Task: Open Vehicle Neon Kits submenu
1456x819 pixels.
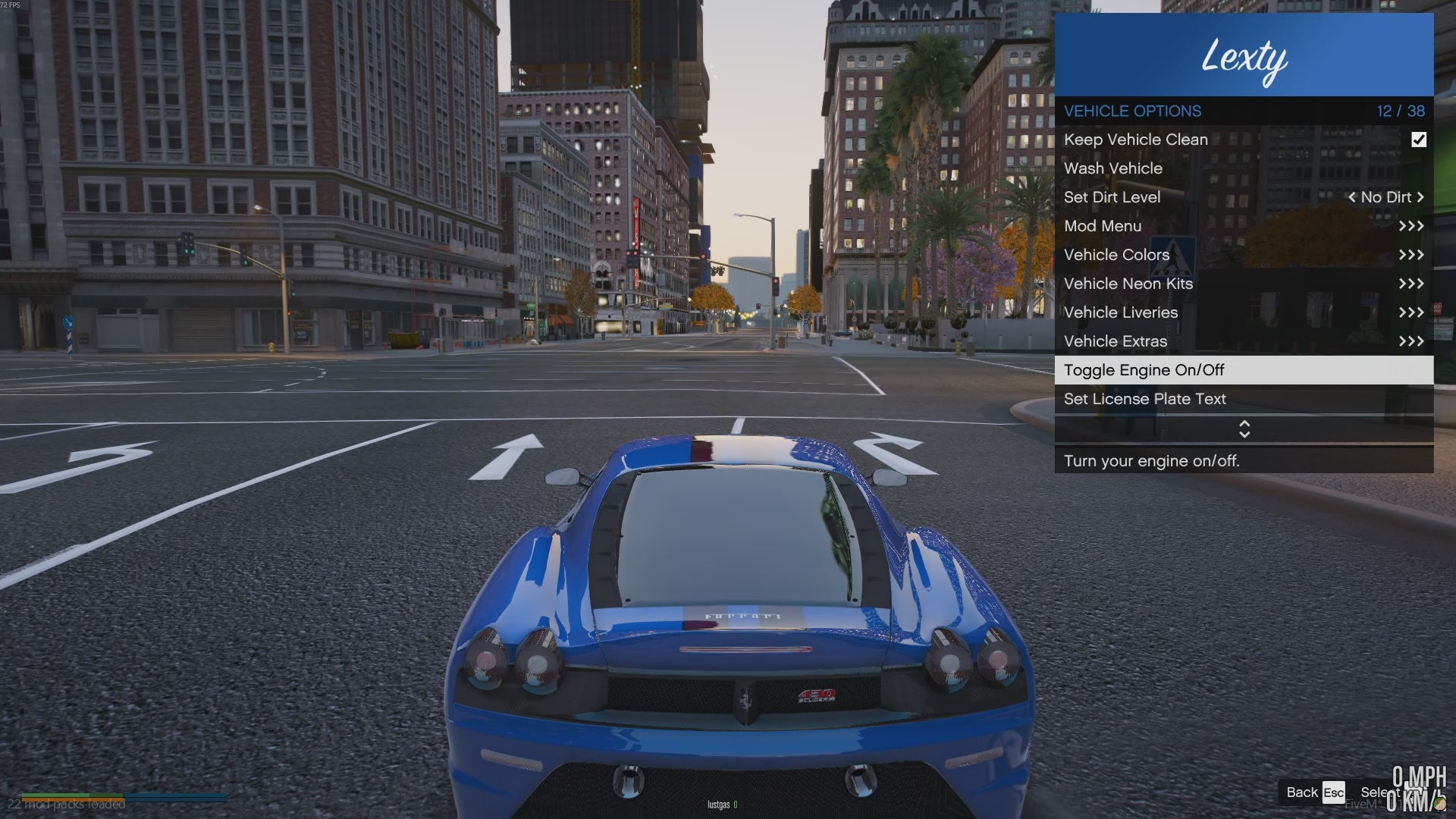Action: pos(1244,284)
